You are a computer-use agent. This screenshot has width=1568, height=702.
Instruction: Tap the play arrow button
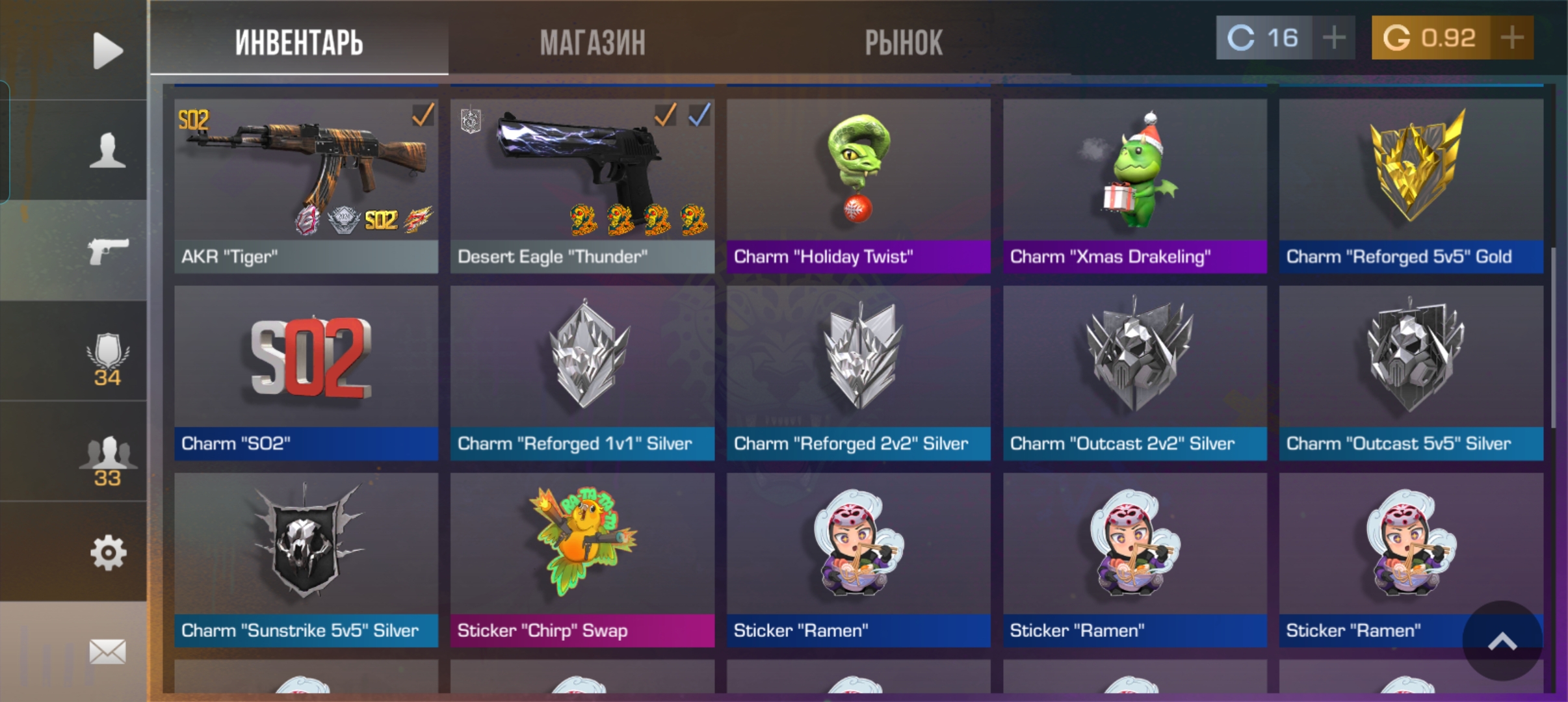[x=107, y=50]
